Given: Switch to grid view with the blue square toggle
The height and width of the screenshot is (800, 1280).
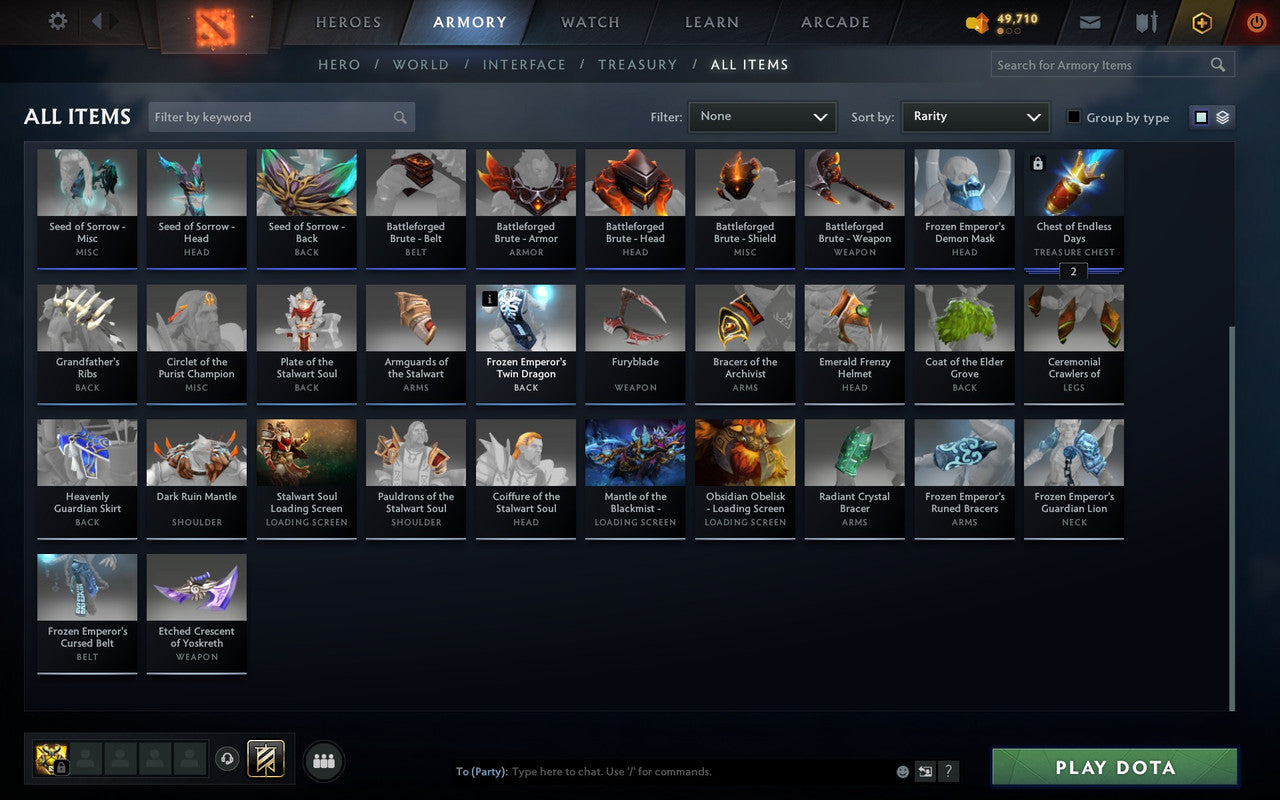Looking at the screenshot, I should 1200,116.
